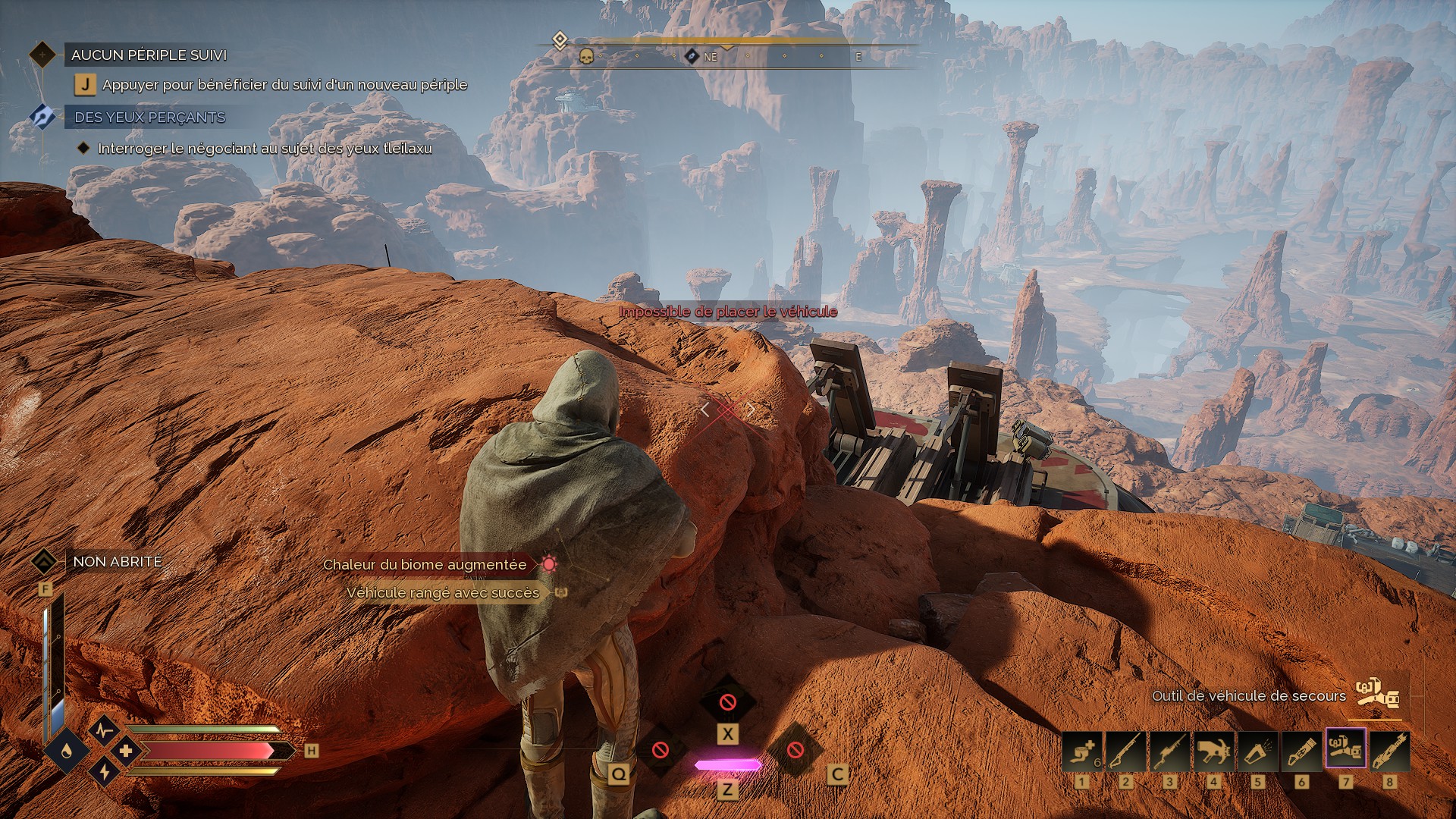This screenshot has width=1456, height=819.
Task: Click the 'Non abrité' shelter status icon
Action: point(44,562)
